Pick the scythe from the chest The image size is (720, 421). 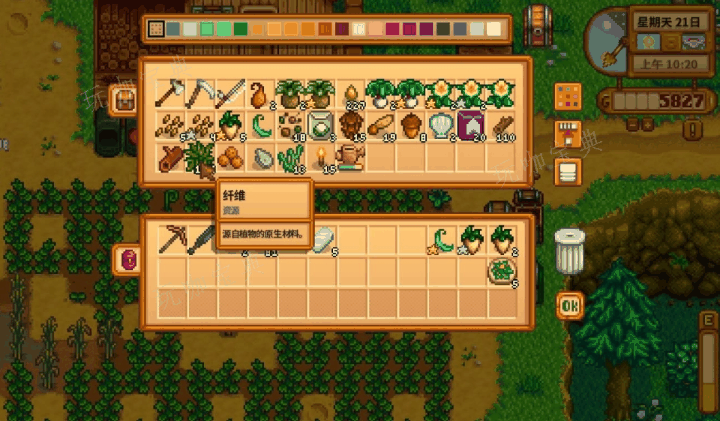[x=201, y=94]
